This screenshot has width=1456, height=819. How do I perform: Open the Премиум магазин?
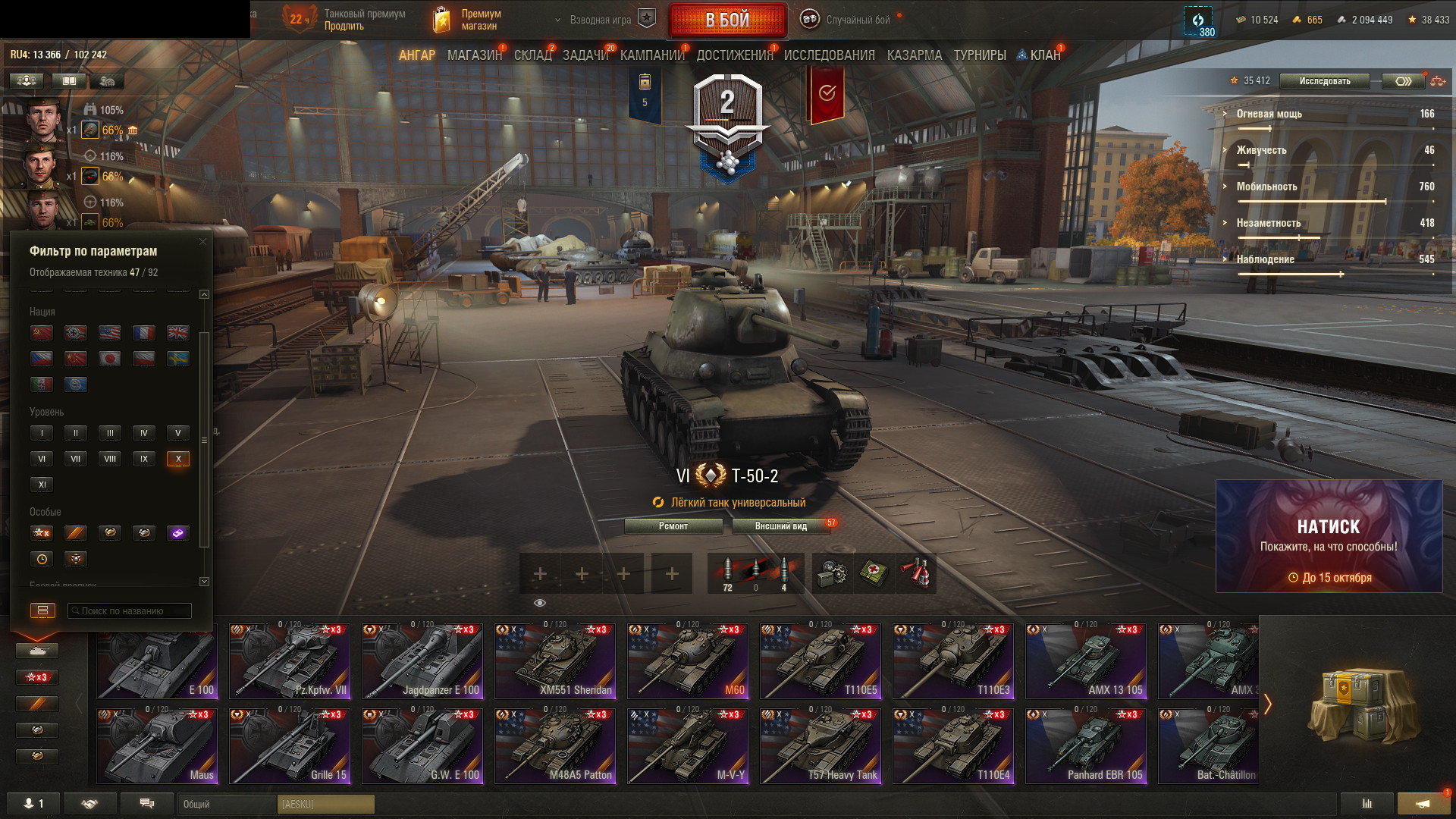coord(467,20)
